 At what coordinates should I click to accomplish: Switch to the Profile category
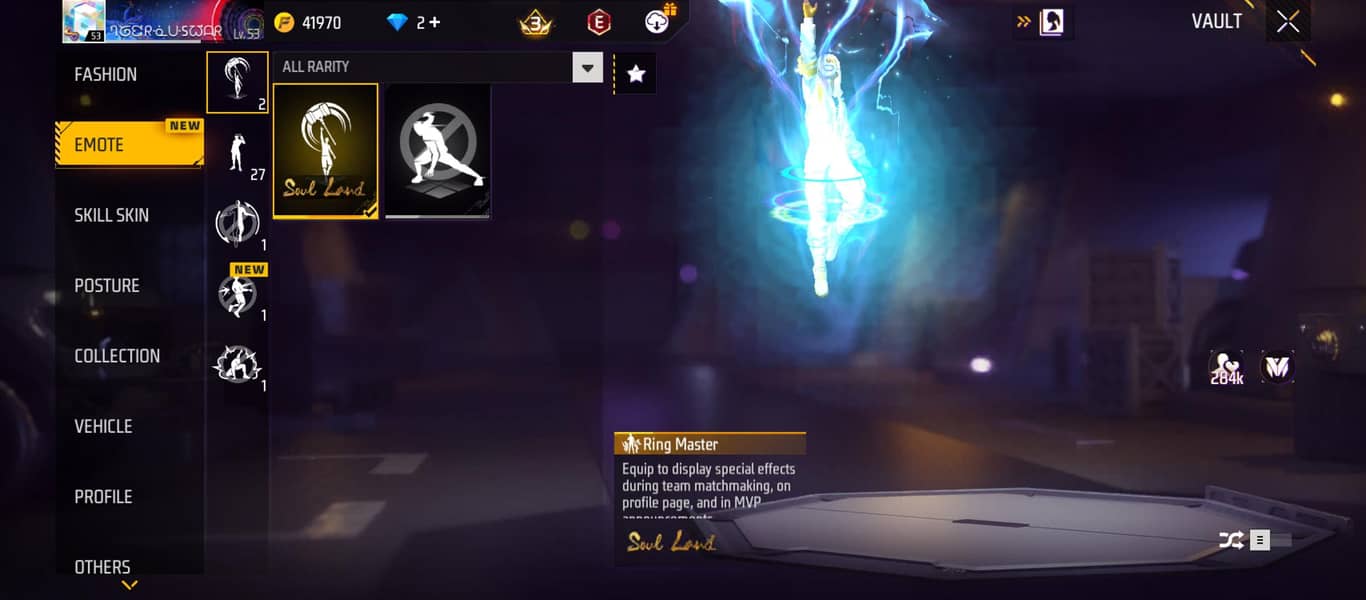click(103, 497)
